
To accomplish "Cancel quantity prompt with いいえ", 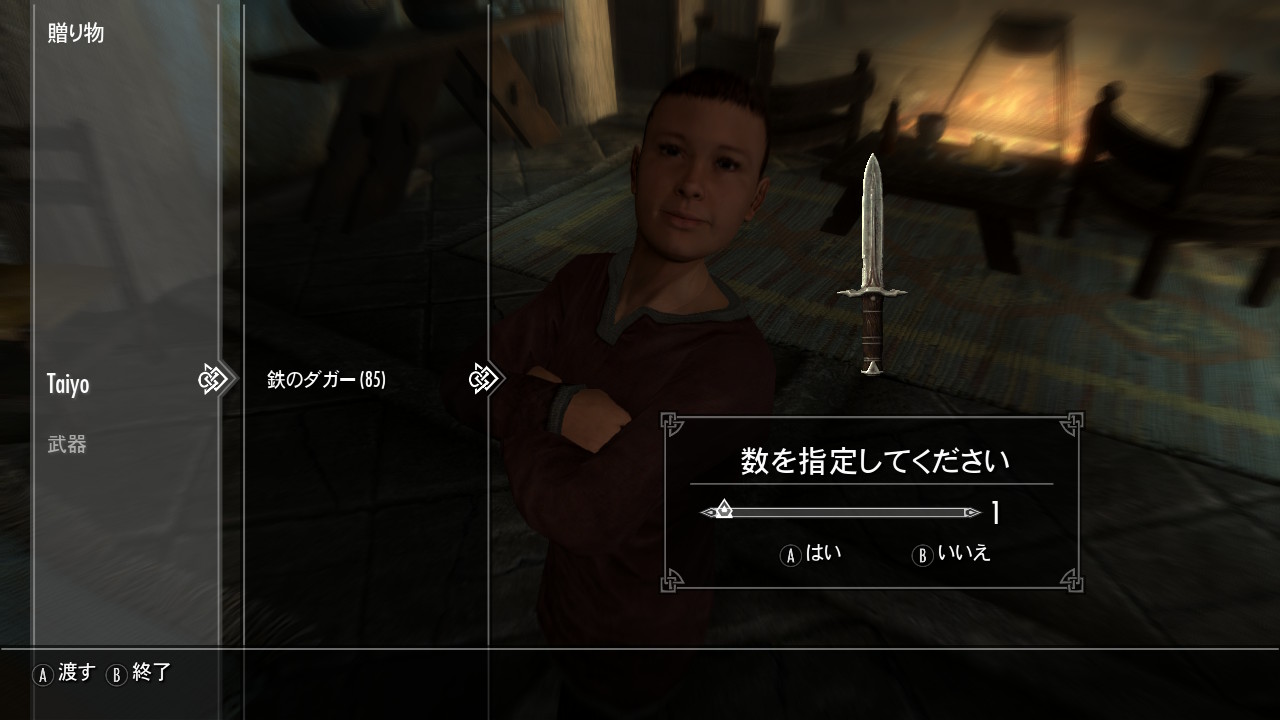I will click(952, 554).
